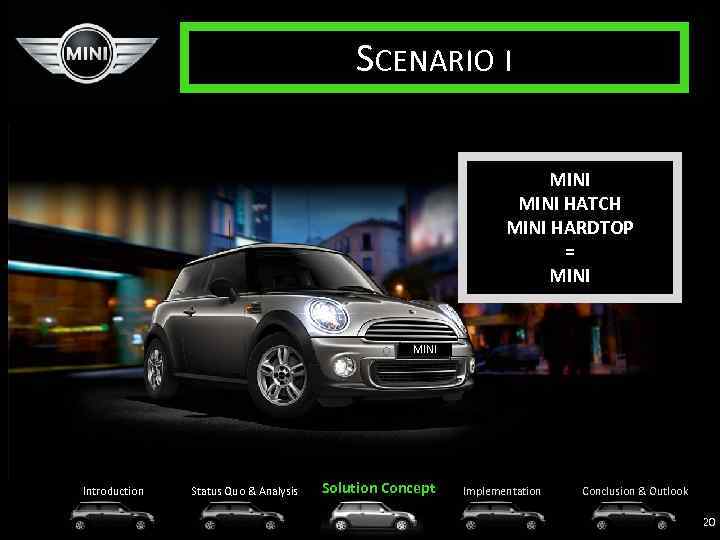The height and width of the screenshot is (540, 720).
Task: Show the Conclusion & Outlook section
Action: (x=635, y=491)
